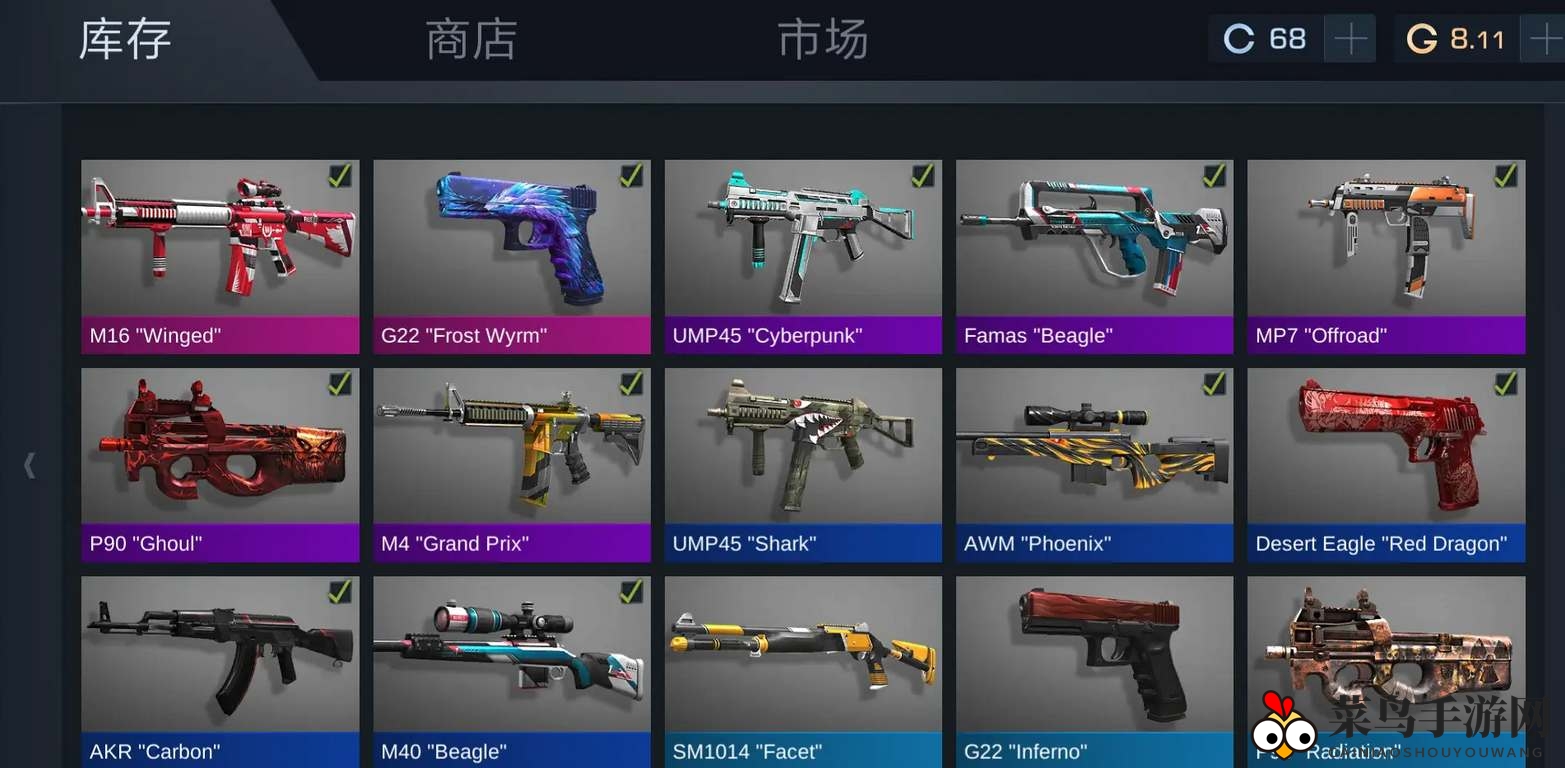Pick the UMP45 "Cyberpunk" skin

[803, 256]
